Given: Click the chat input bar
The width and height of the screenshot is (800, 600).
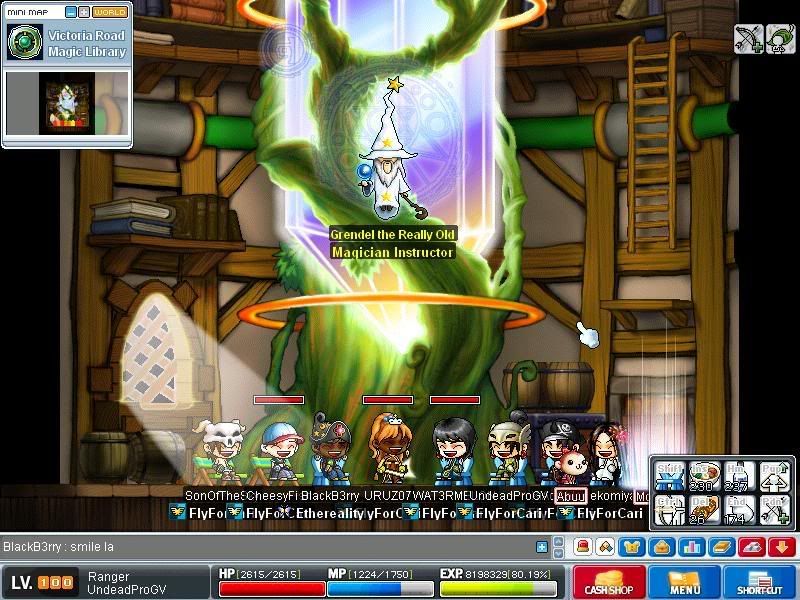Looking at the screenshot, I should (270, 547).
